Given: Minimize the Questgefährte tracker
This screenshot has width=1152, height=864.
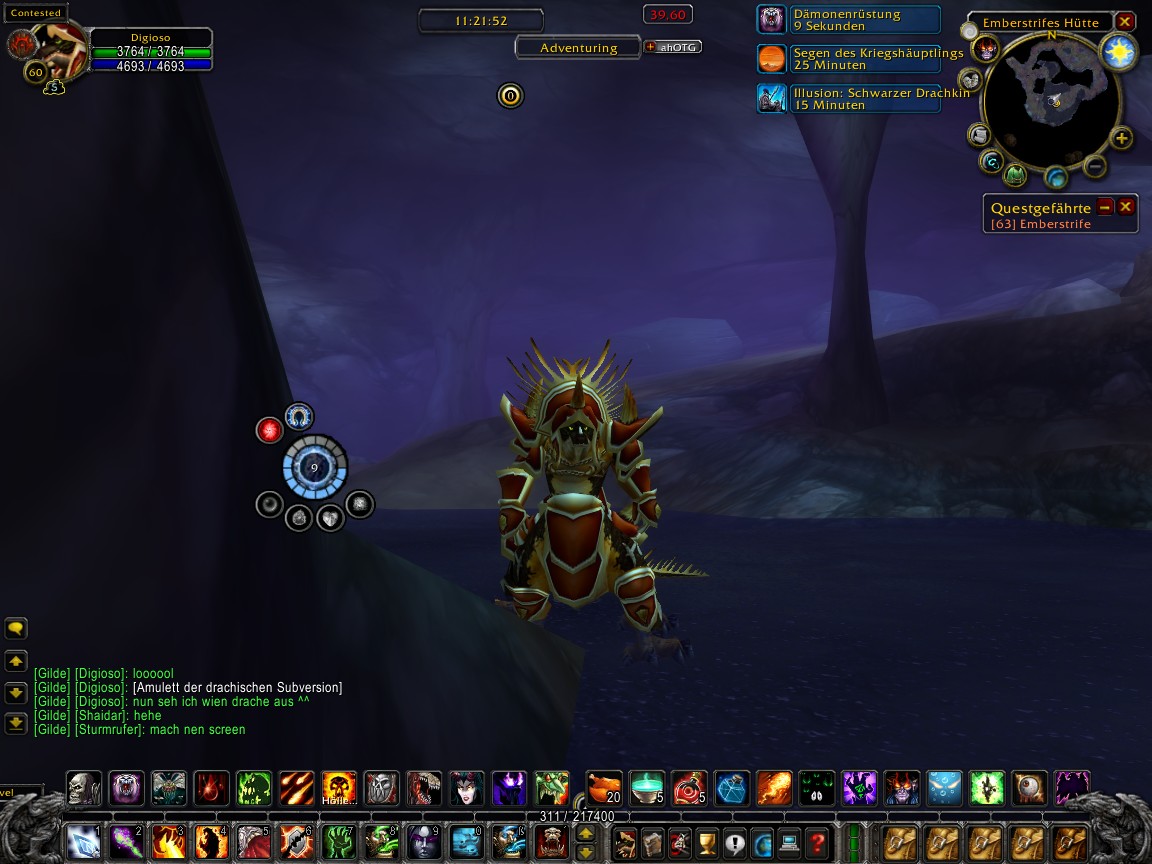Looking at the screenshot, I should click(x=1105, y=207).
